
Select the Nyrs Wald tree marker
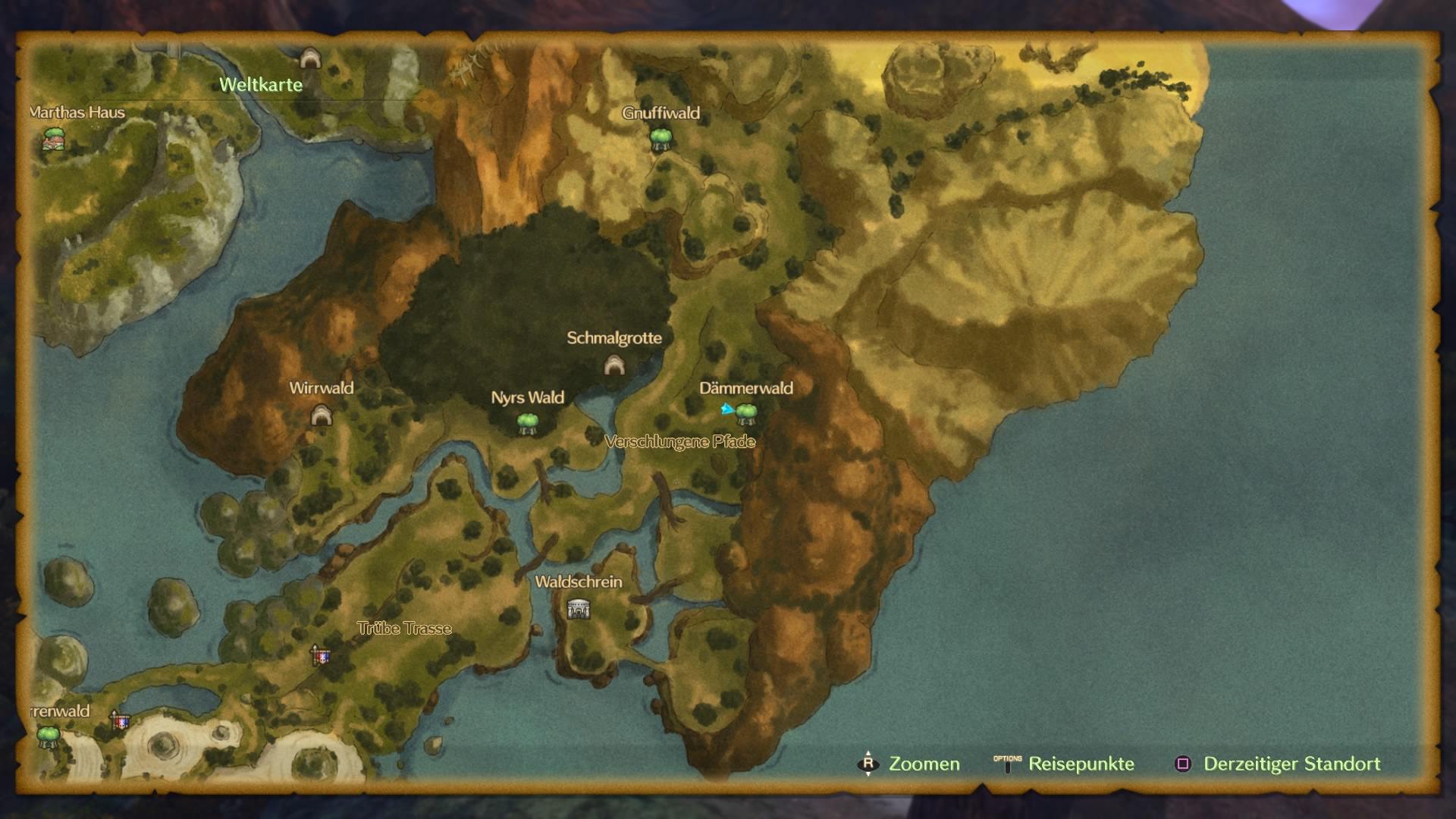pyautogui.click(x=528, y=423)
